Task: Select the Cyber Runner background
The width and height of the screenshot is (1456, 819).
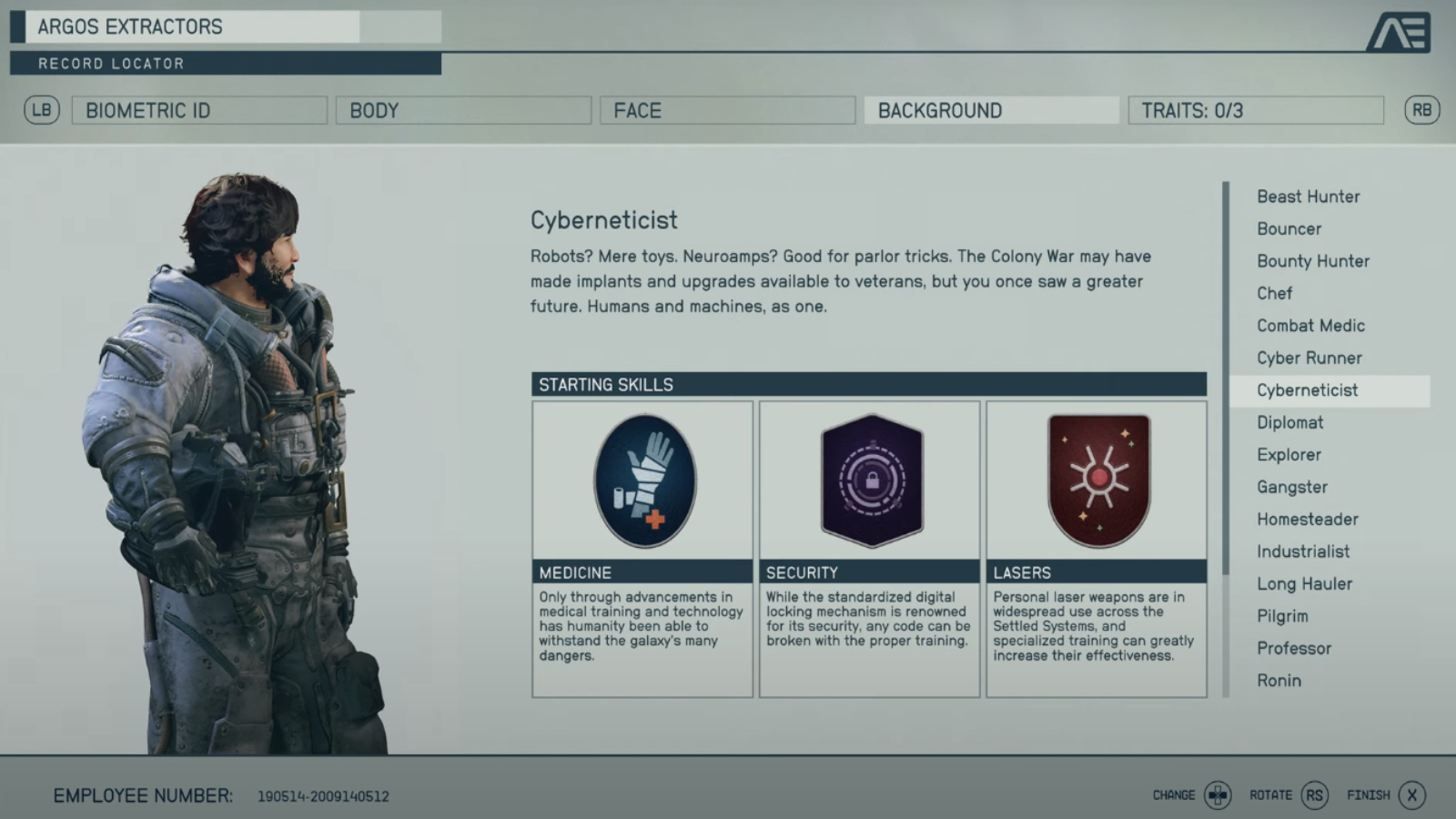Action: 1309,358
